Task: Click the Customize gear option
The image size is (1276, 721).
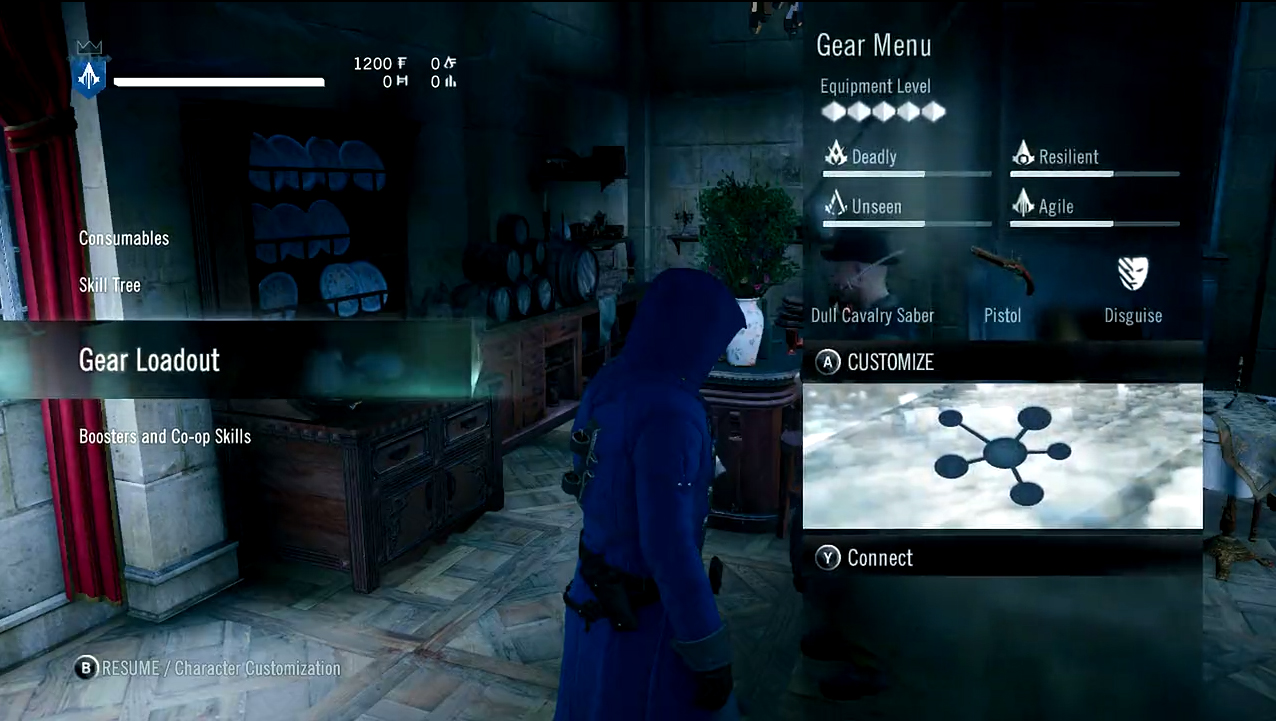Action: [x=889, y=362]
